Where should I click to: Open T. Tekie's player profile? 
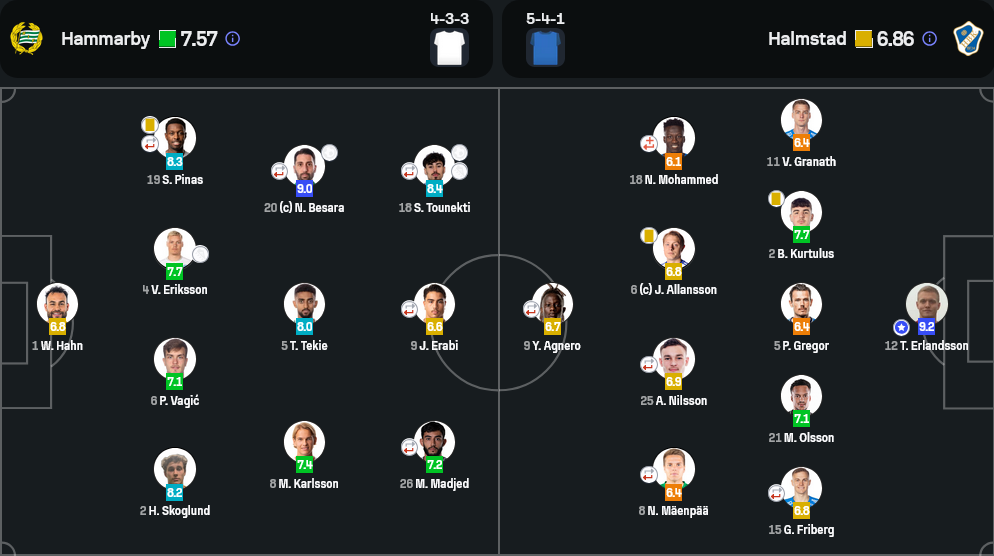pyautogui.click(x=304, y=304)
